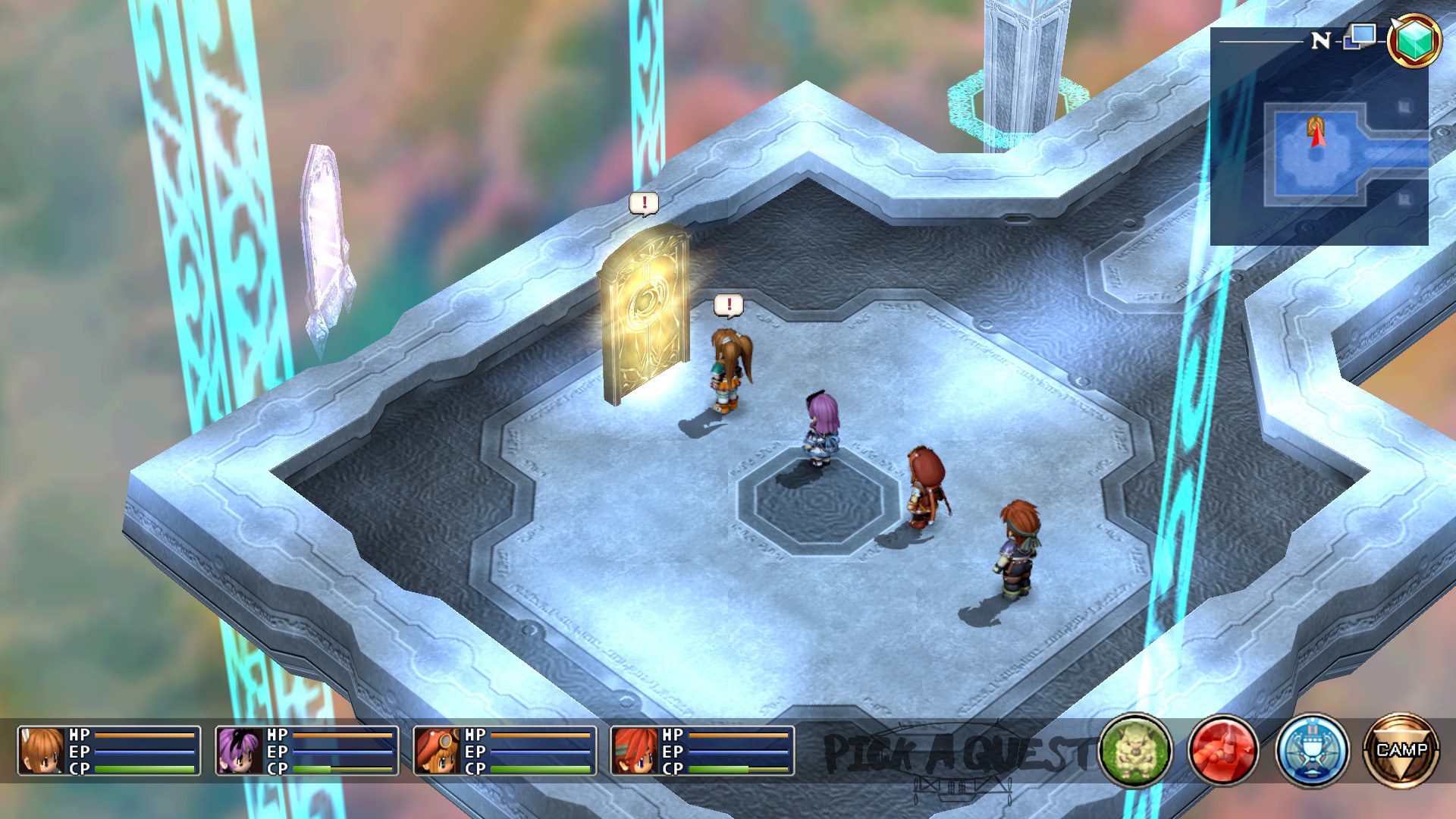Choose the red-haired bandana character portrait
This screenshot has width=1456, height=819.
(635, 751)
